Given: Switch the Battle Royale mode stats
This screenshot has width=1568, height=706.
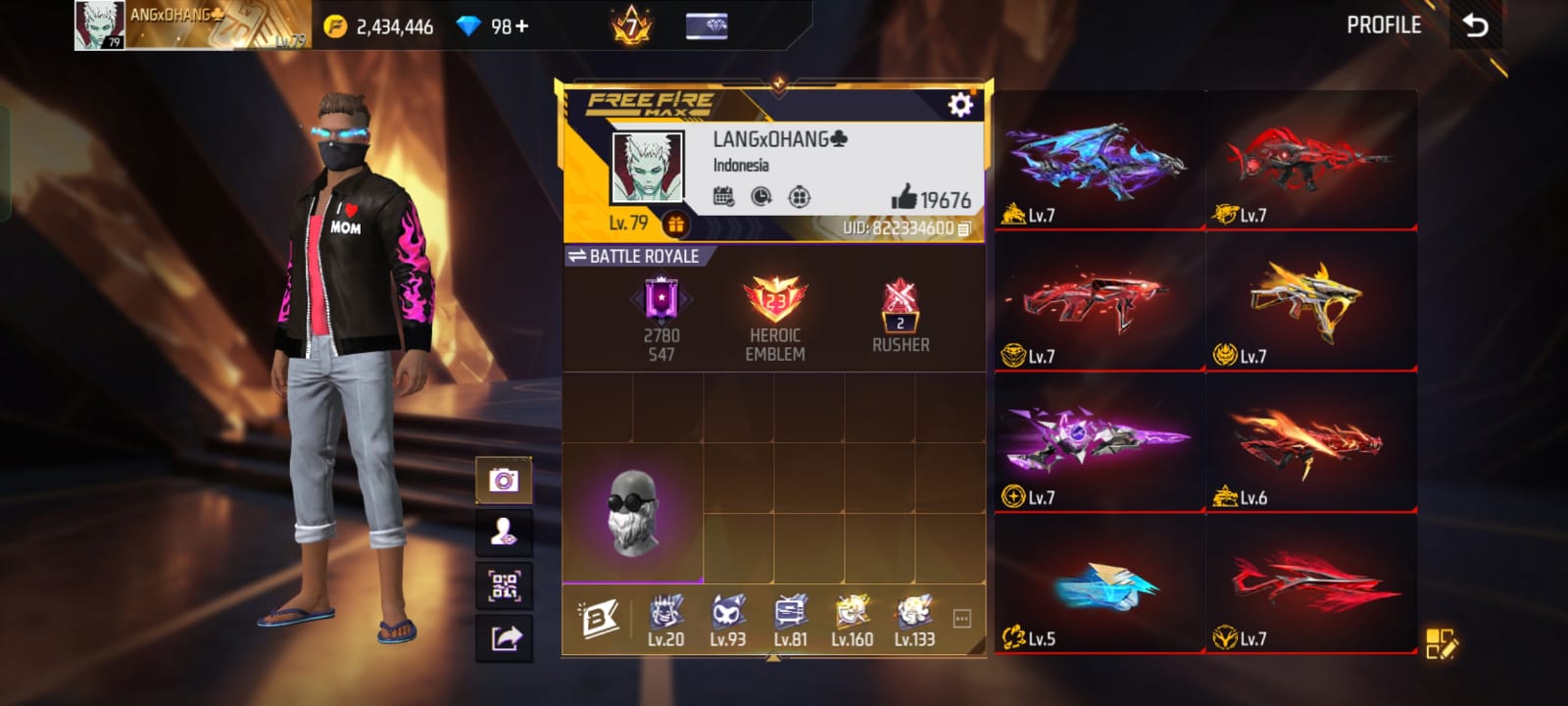Looking at the screenshot, I should [x=634, y=256].
